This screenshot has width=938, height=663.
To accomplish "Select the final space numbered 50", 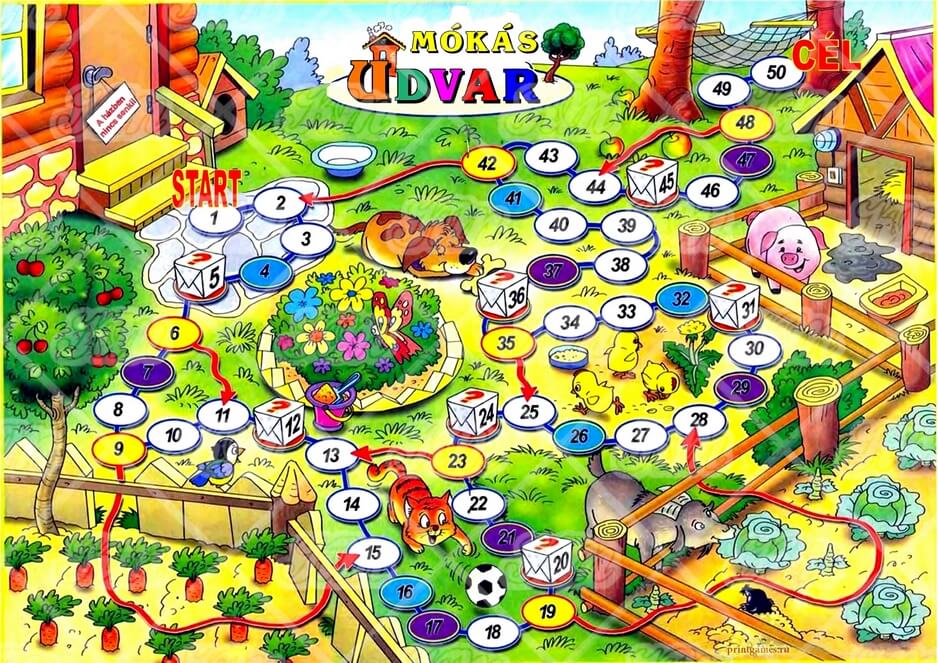I will click(x=775, y=72).
